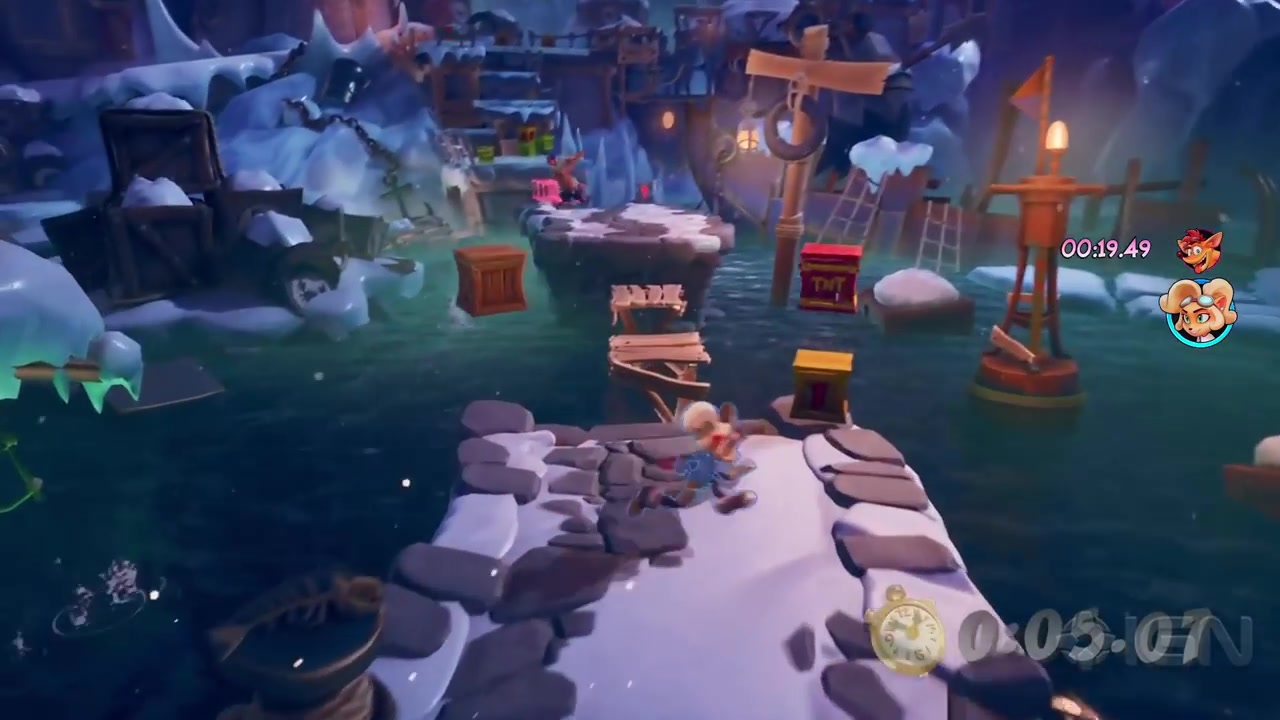Select the Coco player portrait icon
The width and height of the screenshot is (1280, 720).
pos(1199,312)
